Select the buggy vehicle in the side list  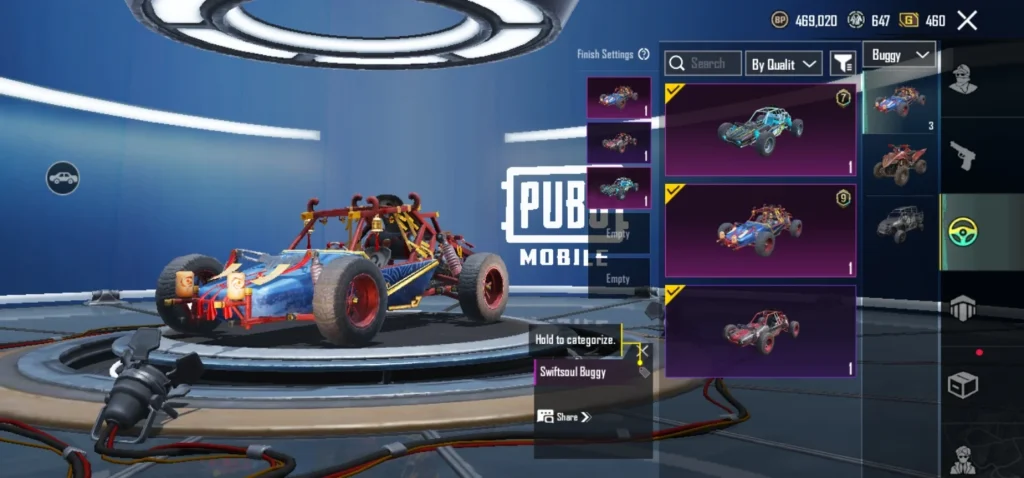[x=900, y=100]
